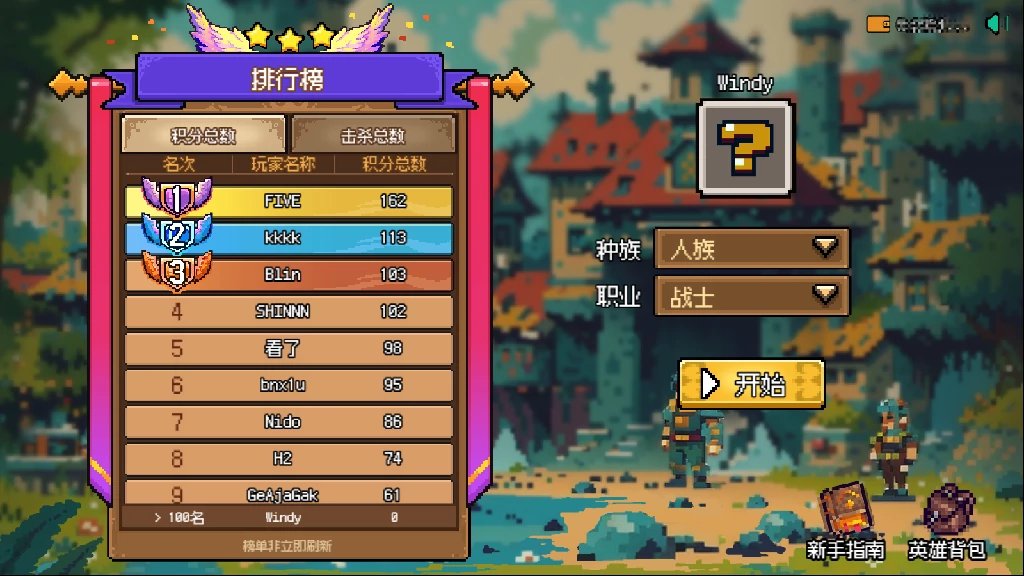Click the question mark avatar box
The width and height of the screenshot is (1024, 576).
click(745, 148)
